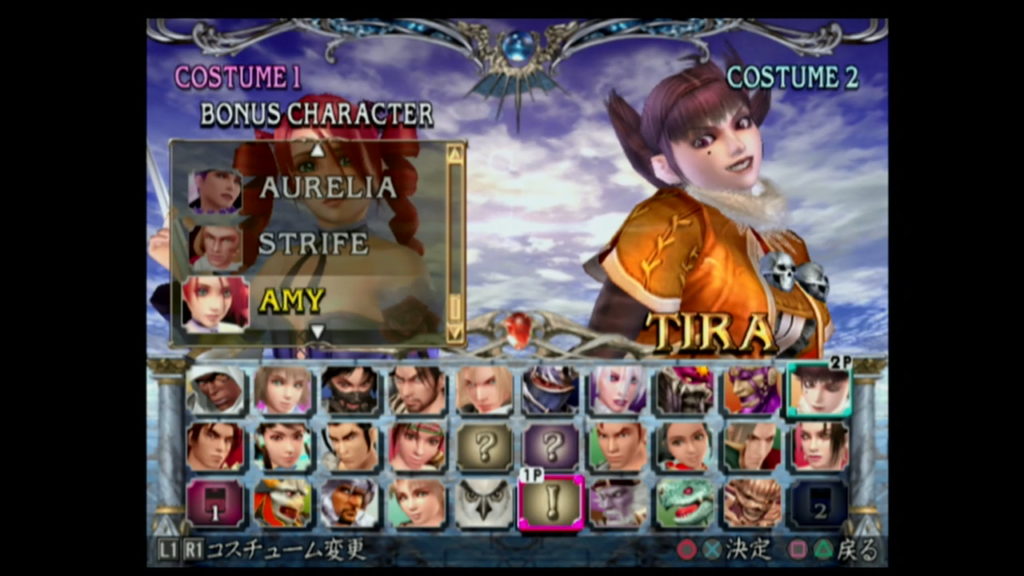Select AMY in the bonus character list
This screenshot has height=576, width=1024.
[x=290, y=301]
